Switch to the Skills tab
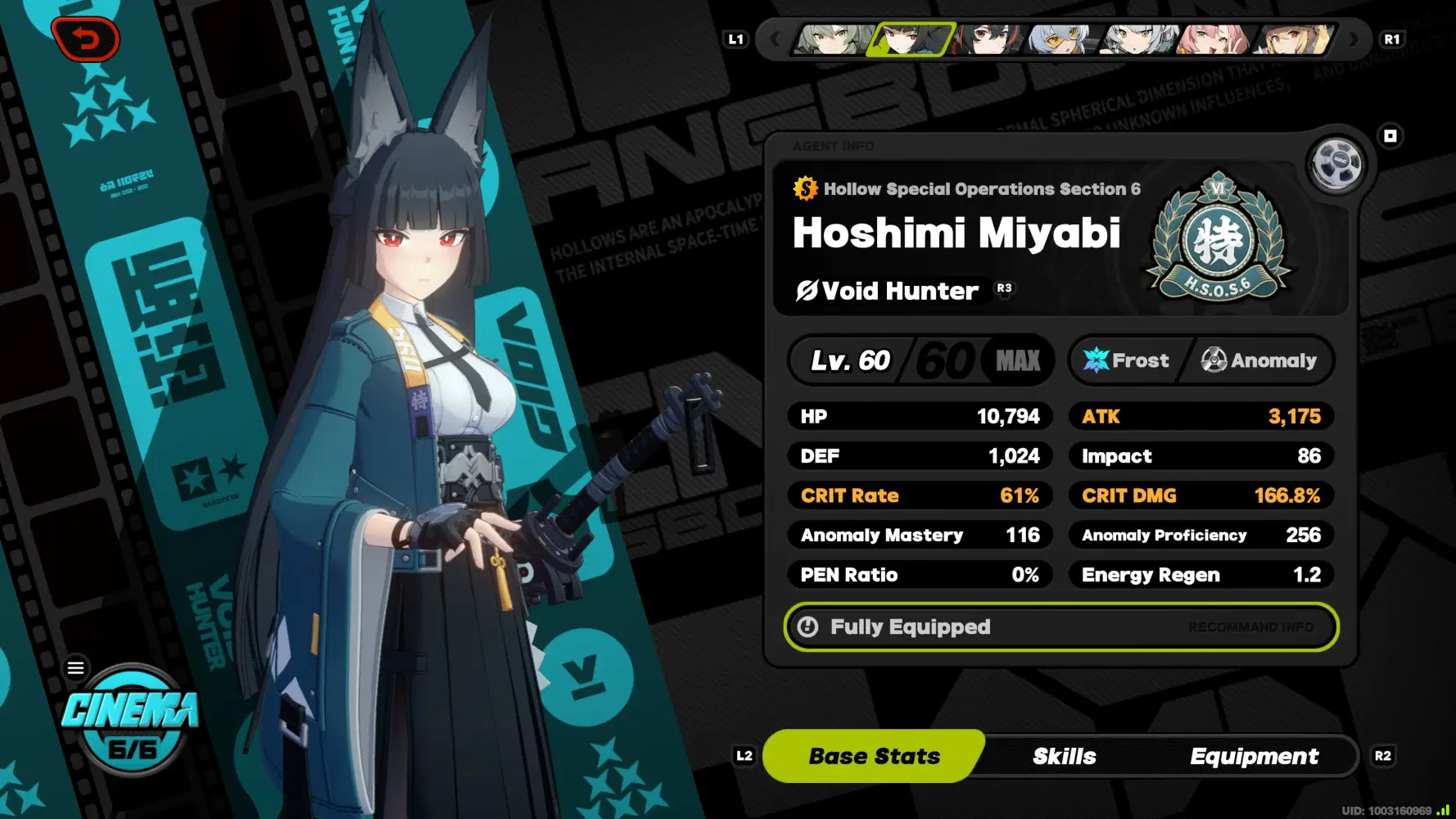 click(1065, 756)
